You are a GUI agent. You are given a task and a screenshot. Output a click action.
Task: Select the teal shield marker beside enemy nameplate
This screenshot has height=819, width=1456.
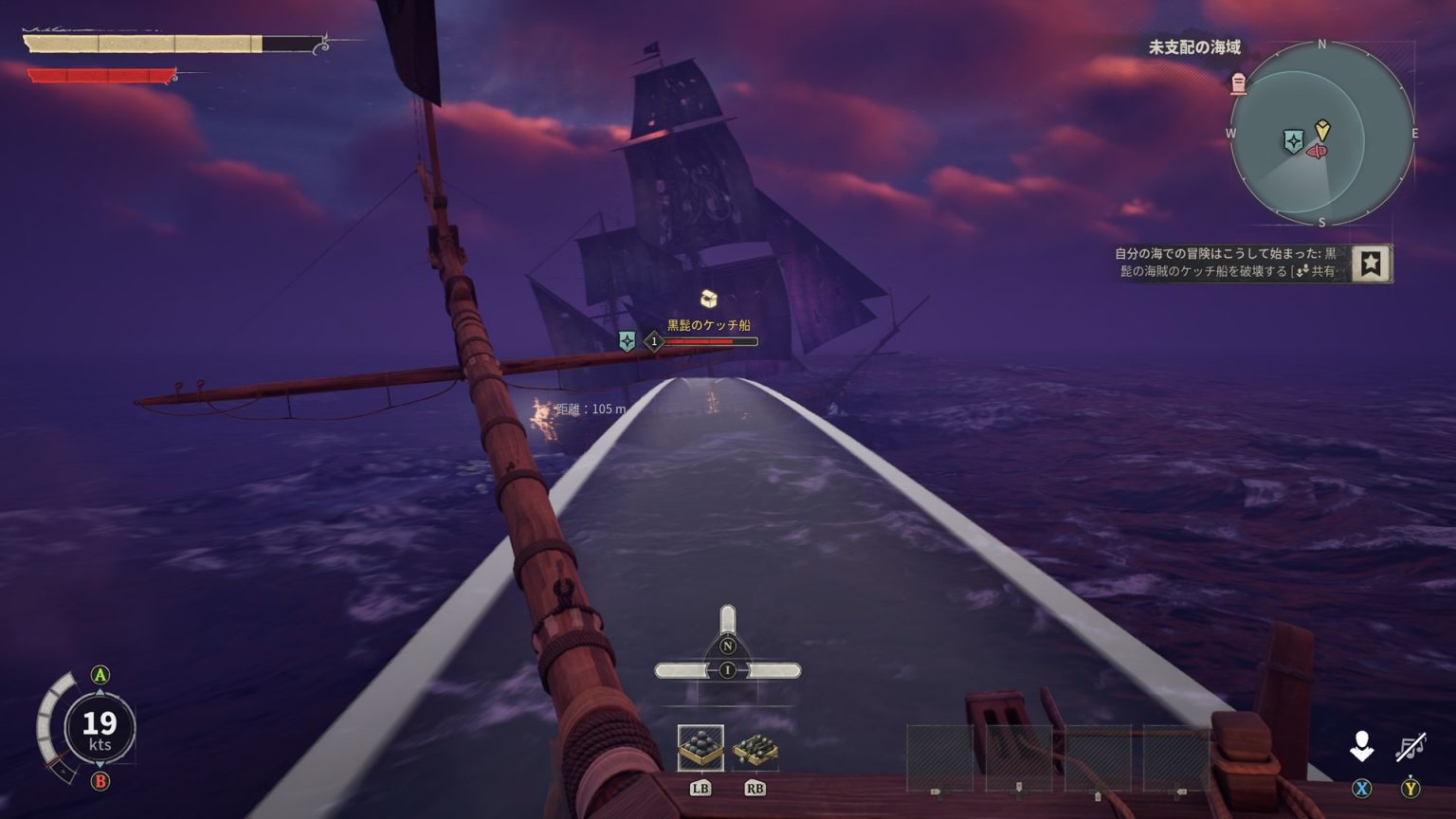(627, 341)
